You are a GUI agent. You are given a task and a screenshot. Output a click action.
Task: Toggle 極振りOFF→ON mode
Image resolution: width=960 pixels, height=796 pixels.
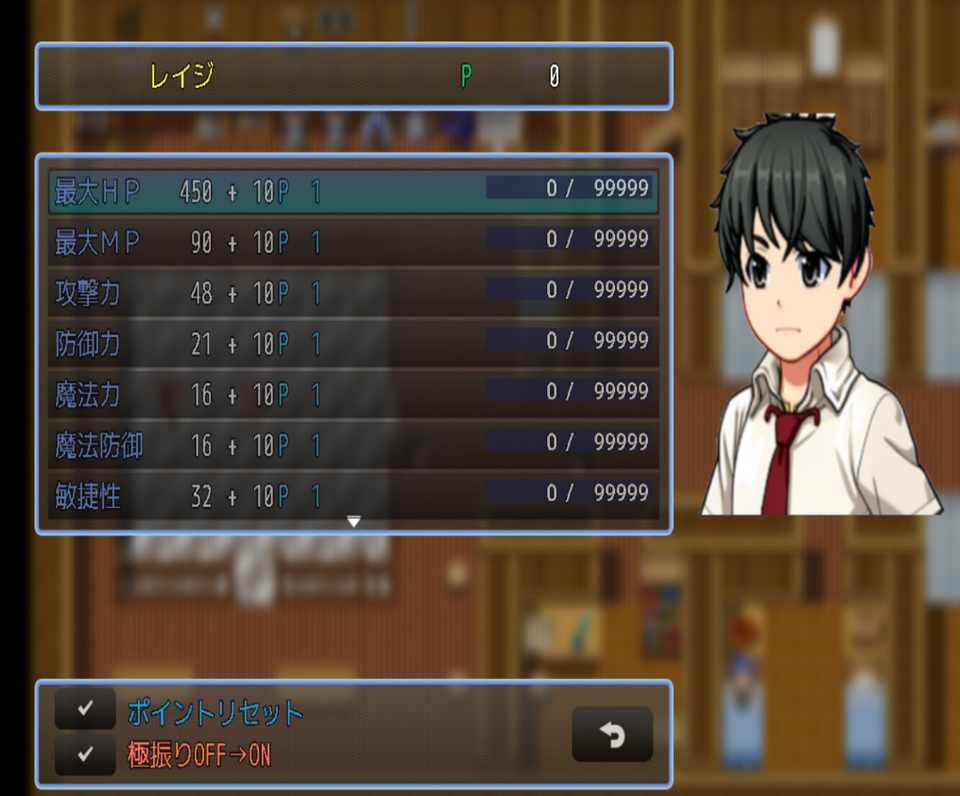click(199, 755)
